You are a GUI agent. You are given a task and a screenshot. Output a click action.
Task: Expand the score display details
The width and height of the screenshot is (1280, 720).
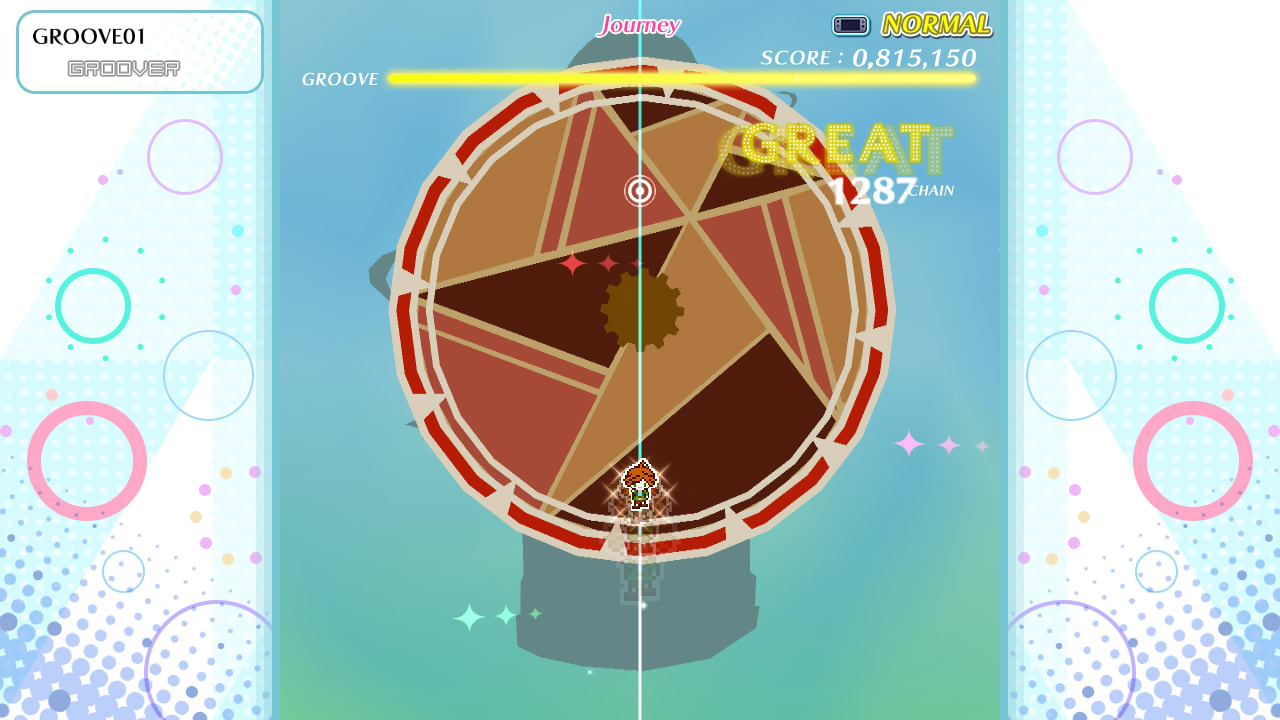867,58
